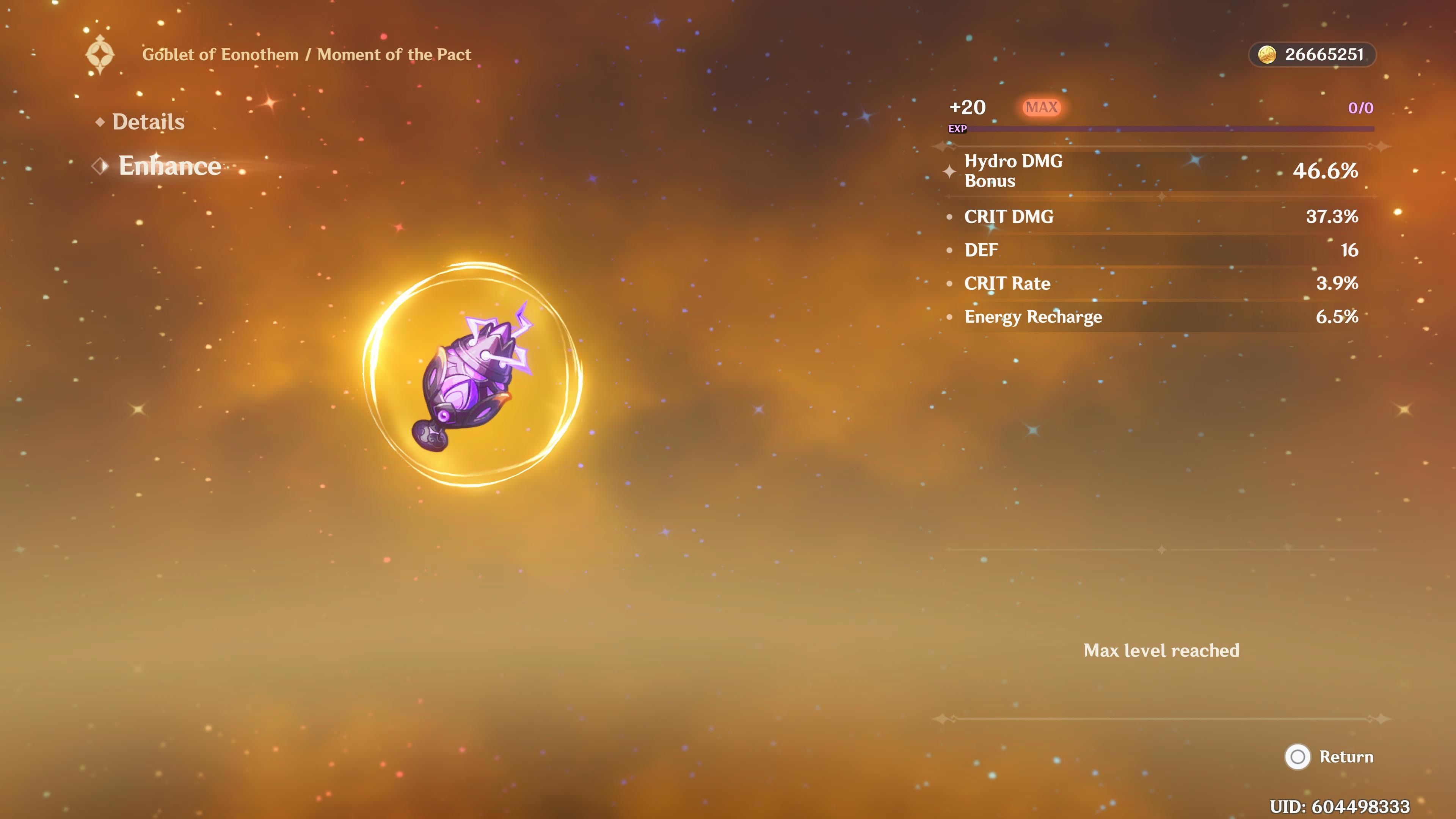The width and height of the screenshot is (1456, 819).
Task: Click the Return button
Action: (x=1330, y=757)
